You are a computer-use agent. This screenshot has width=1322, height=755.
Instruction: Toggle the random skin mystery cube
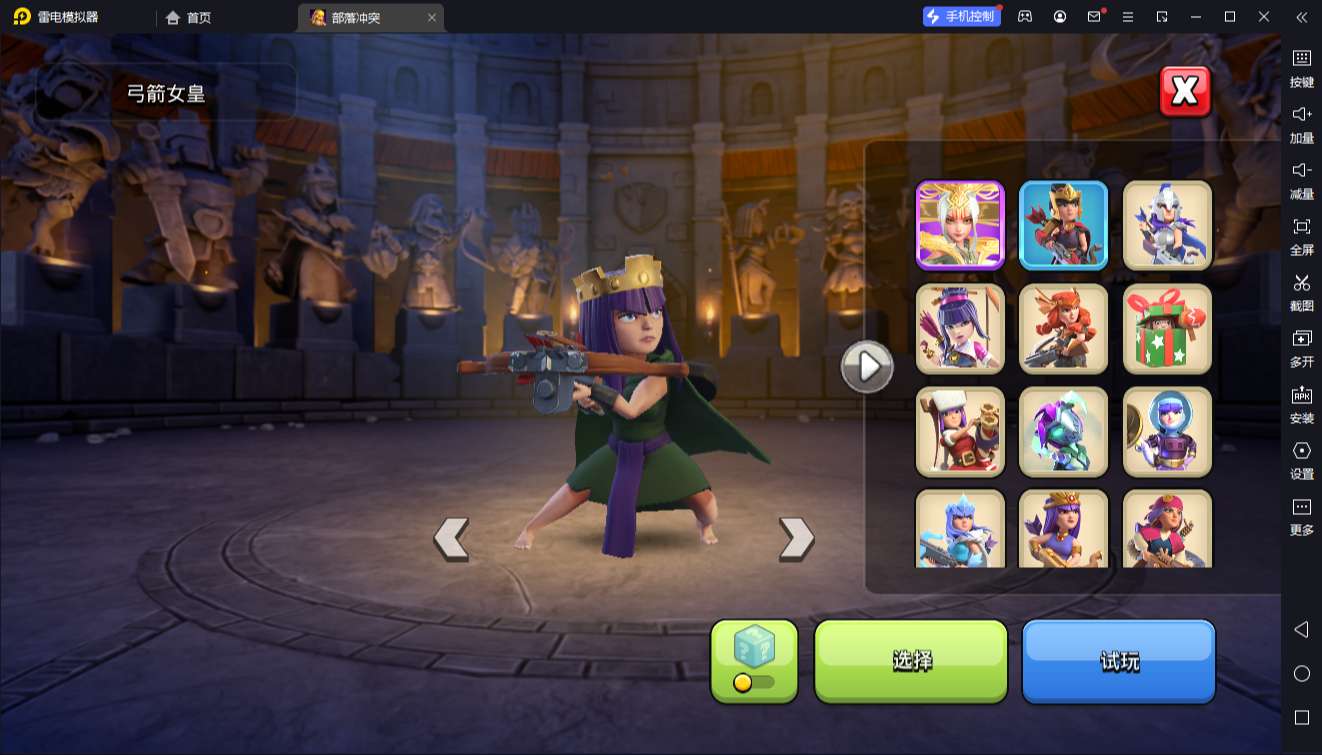pos(754,660)
